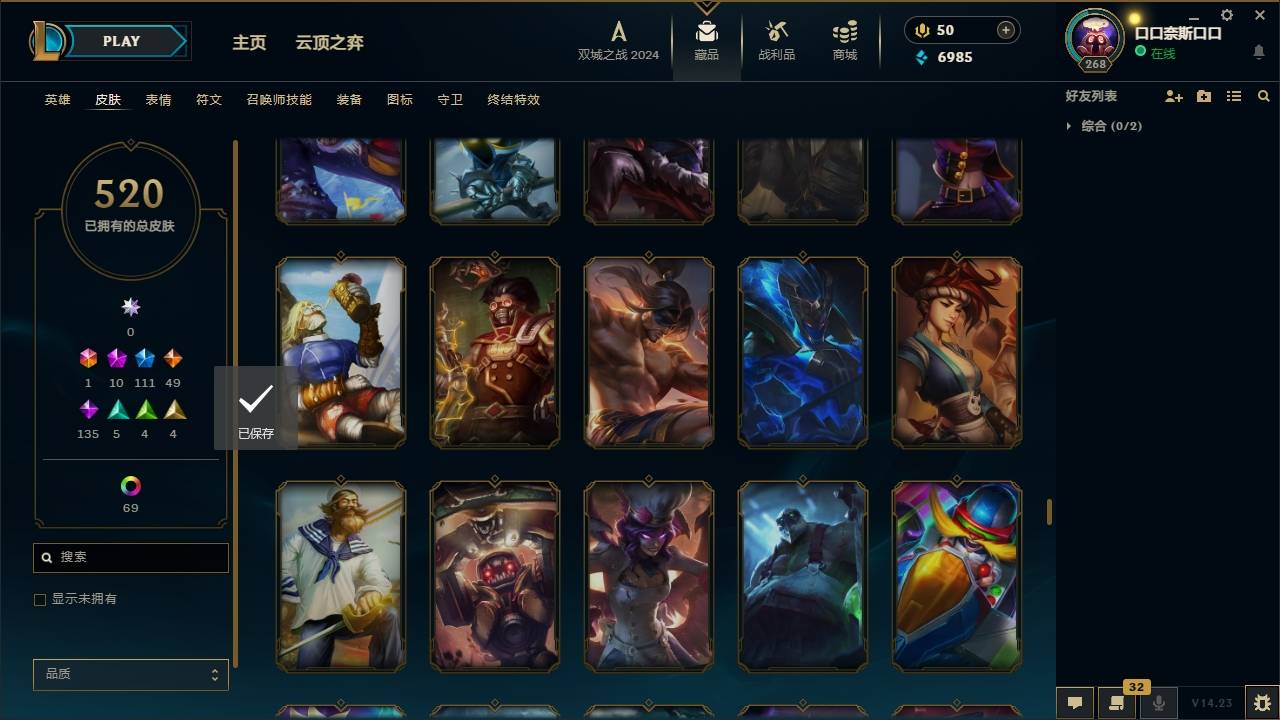The height and width of the screenshot is (720, 1280).
Task: Open missions via the icon showing 32
Action: tap(1115, 703)
